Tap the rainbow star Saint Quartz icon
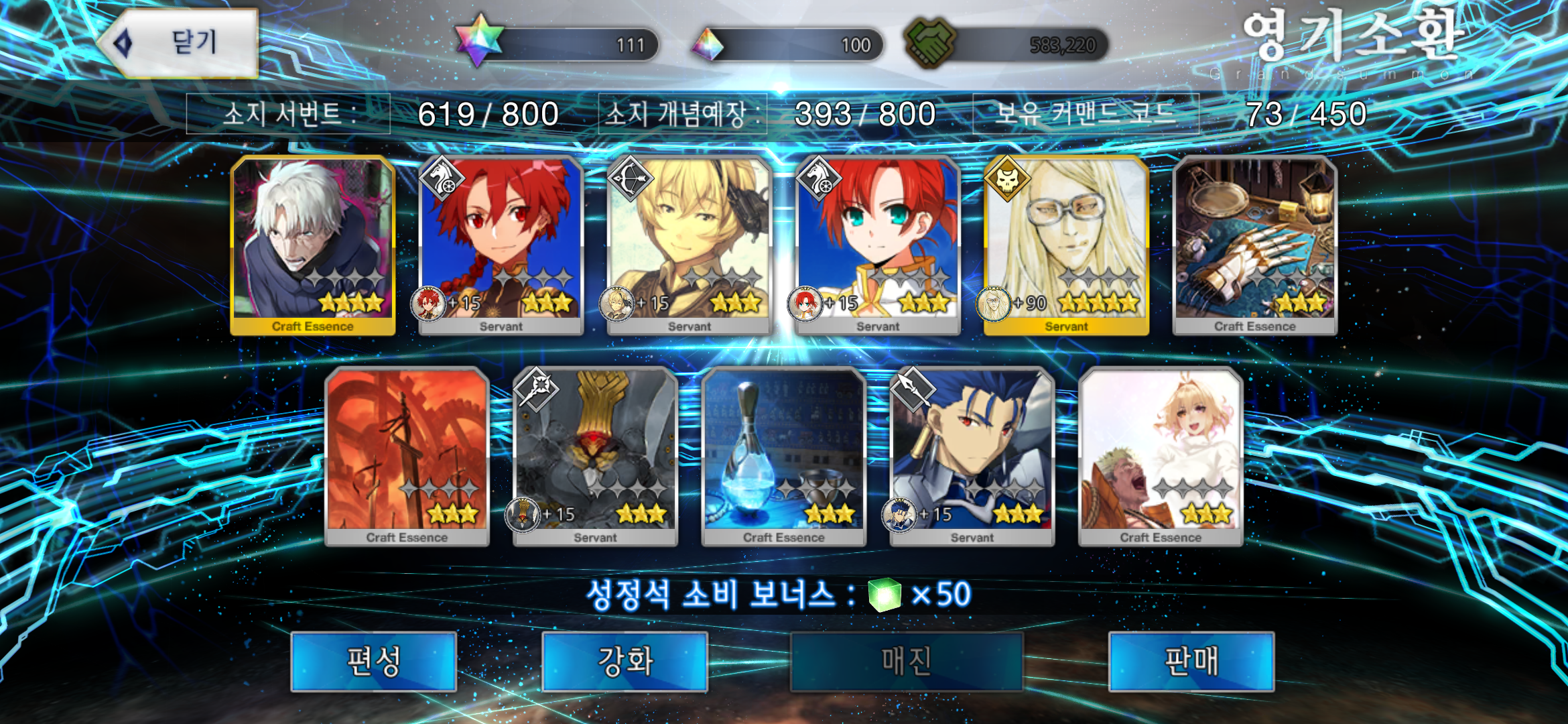Viewport: 1568px width, 724px height. click(478, 42)
